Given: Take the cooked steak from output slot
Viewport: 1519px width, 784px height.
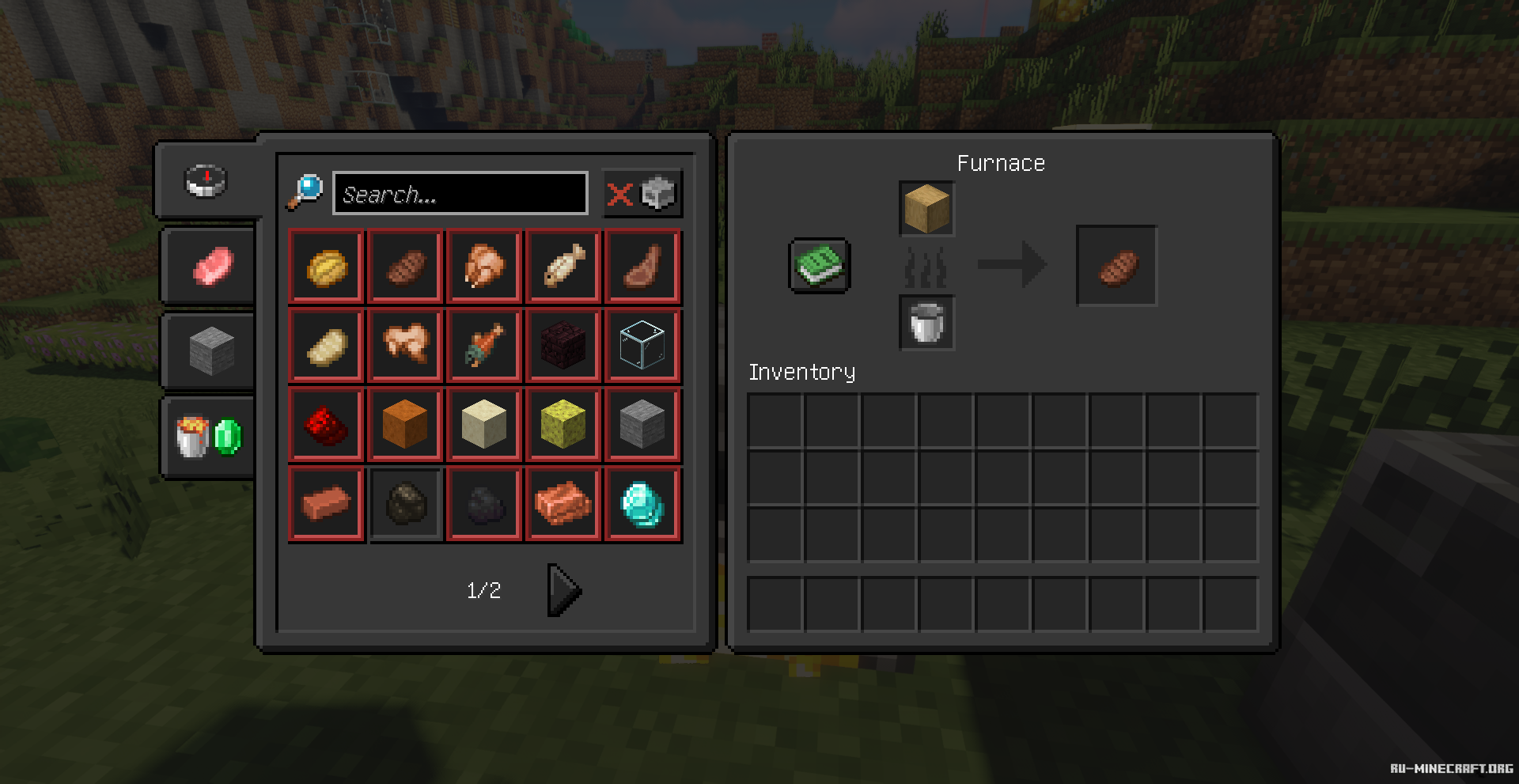Looking at the screenshot, I should (1116, 266).
